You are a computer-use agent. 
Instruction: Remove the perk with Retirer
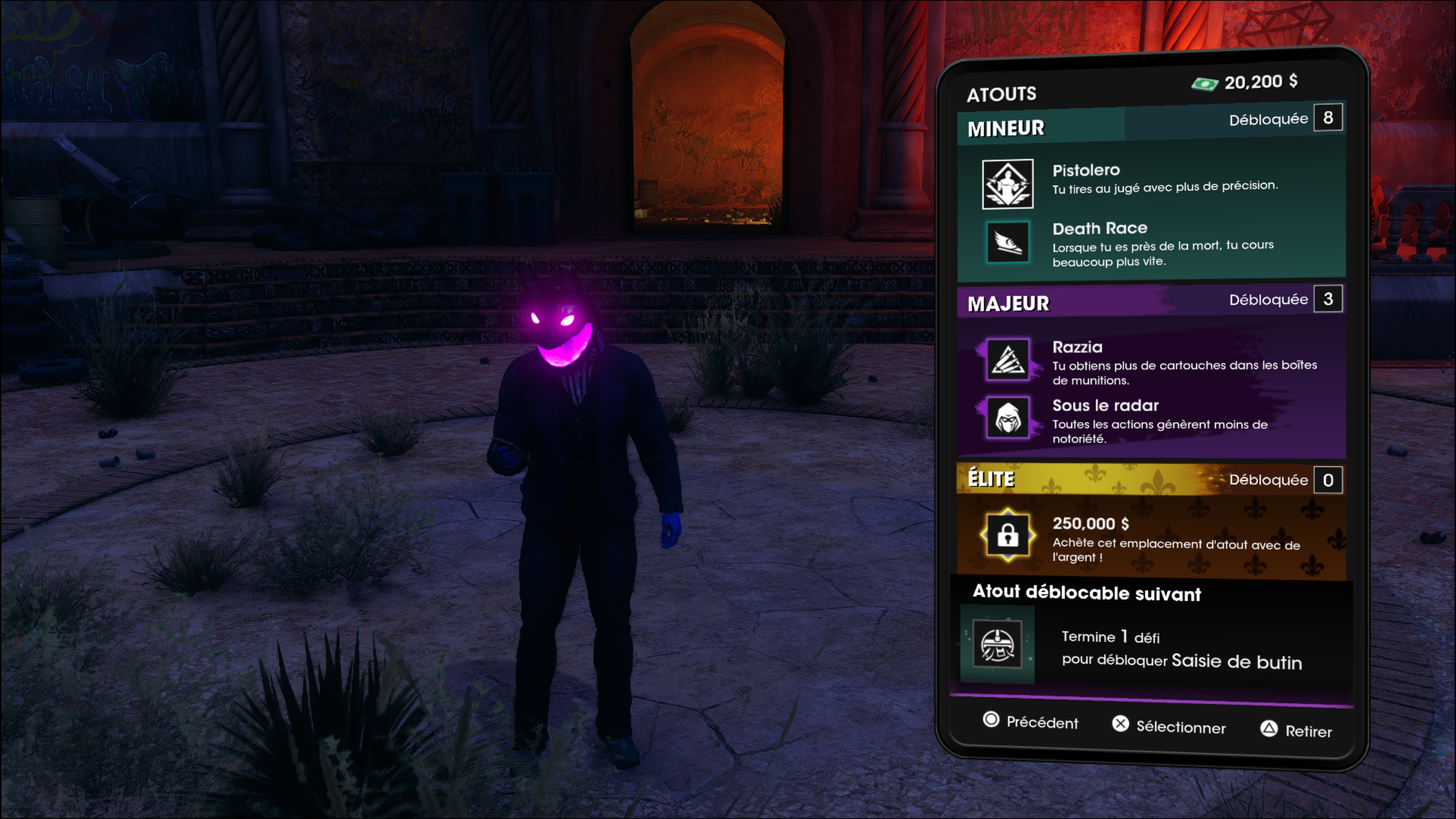click(x=1296, y=730)
